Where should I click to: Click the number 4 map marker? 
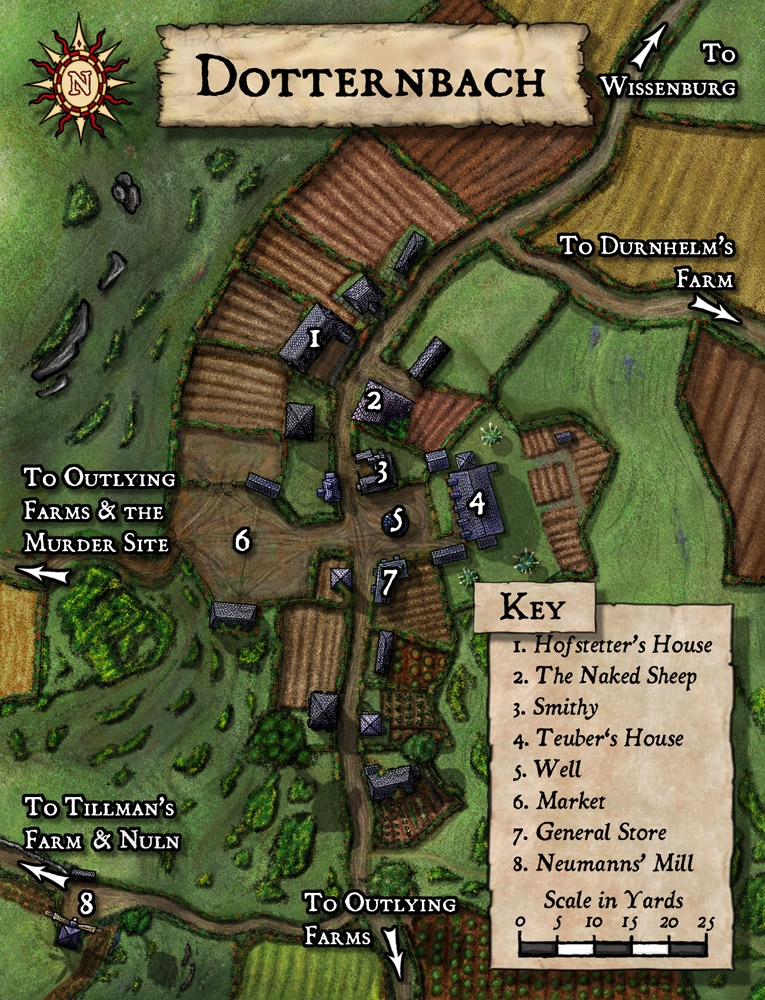(477, 503)
